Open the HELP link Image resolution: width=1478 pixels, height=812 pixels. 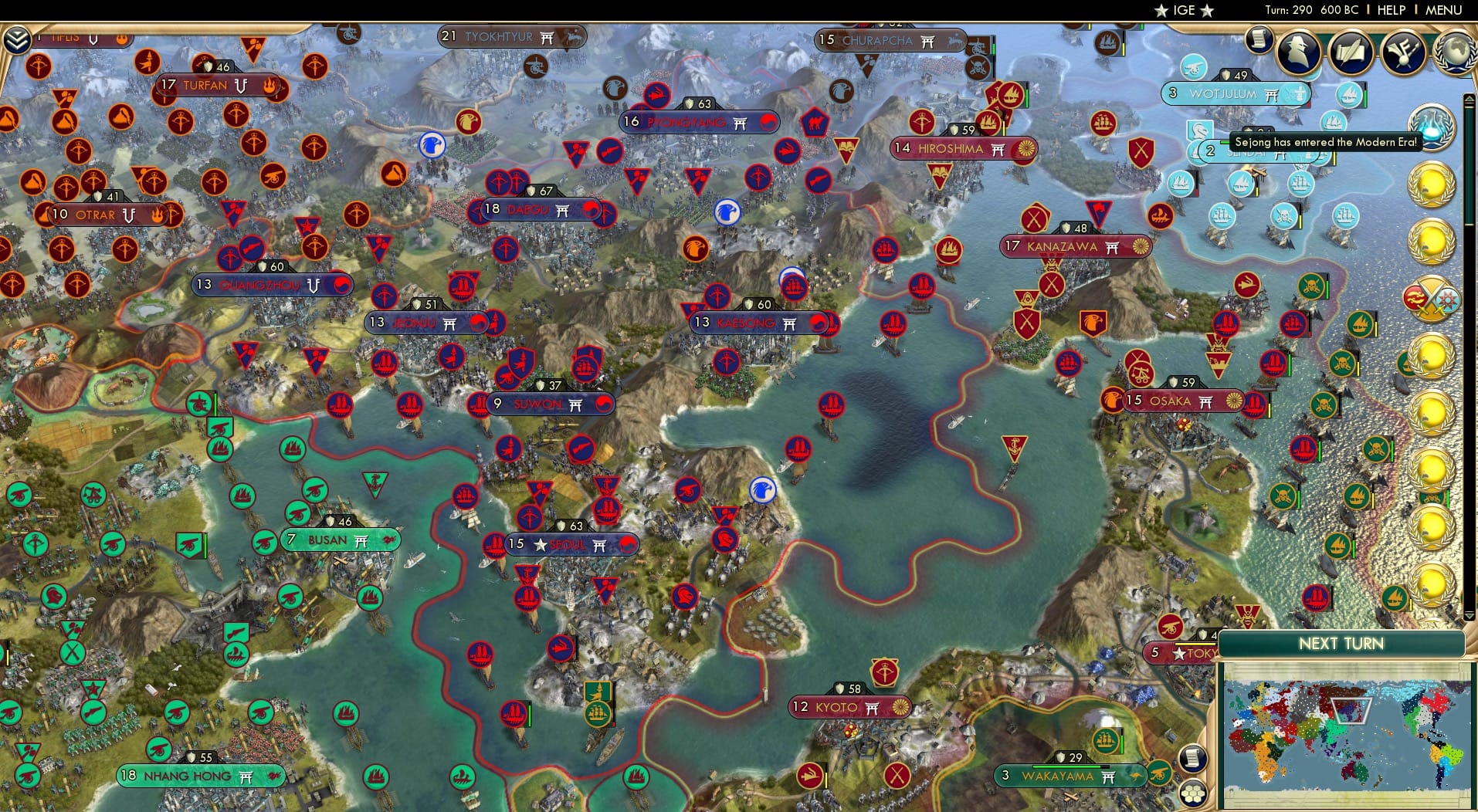coord(1392,10)
